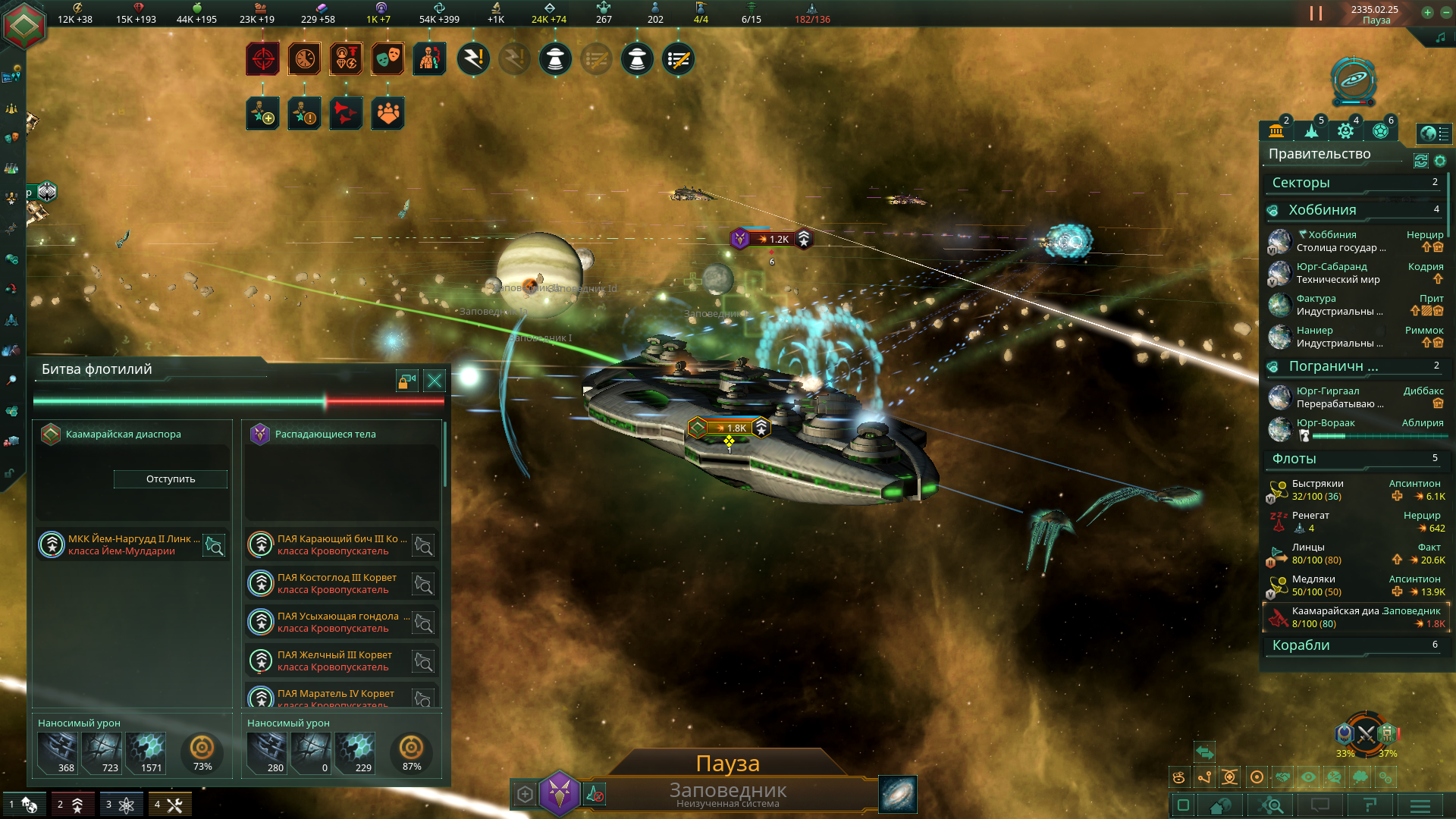Select control group 4 with wrench icon
This screenshot has height=819, width=1456.
pyautogui.click(x=168, y=805)
